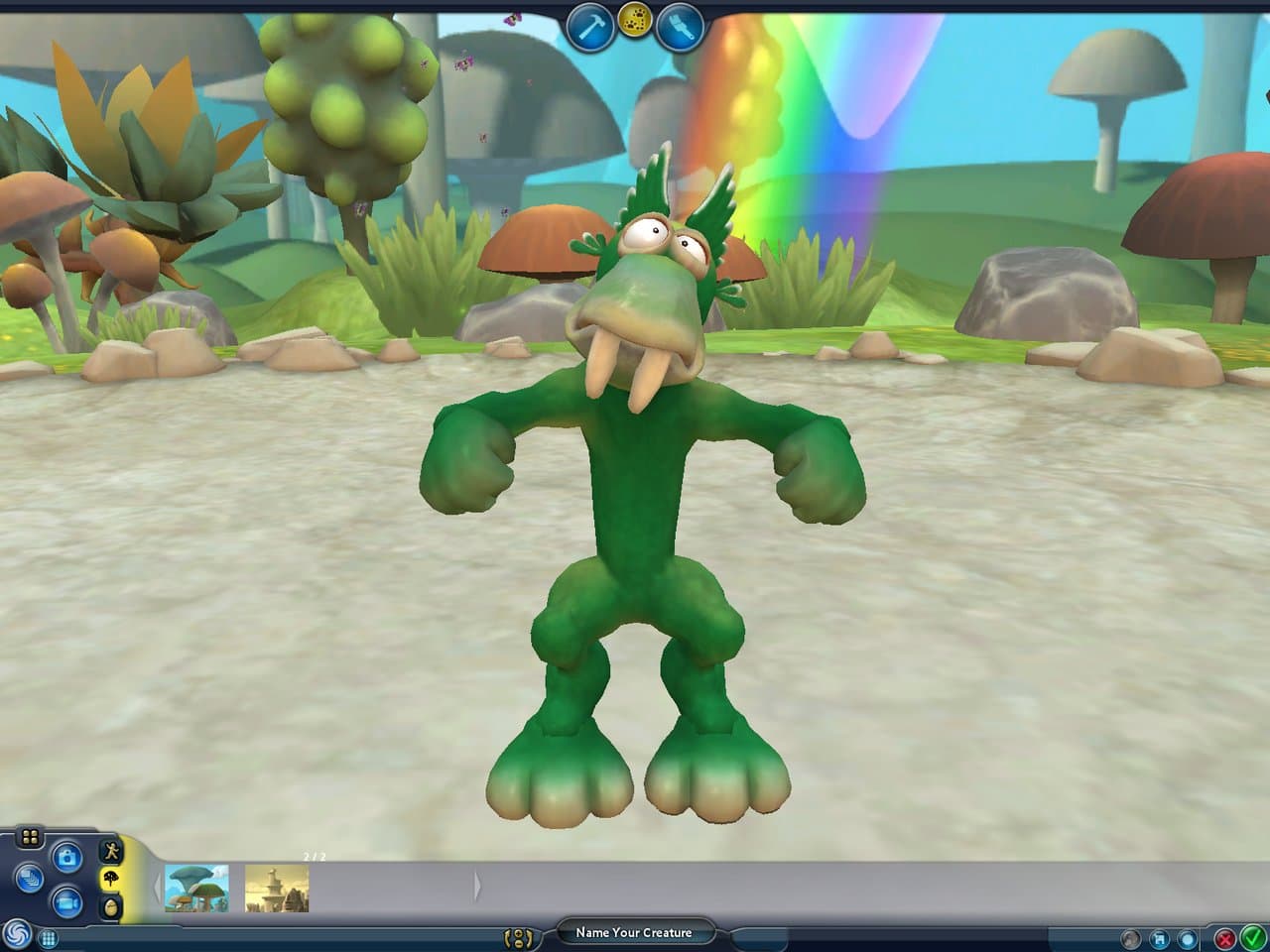This screenshot has height=952, width=1270.
Task: Select the video capture icon
Action: pos(66,900)
